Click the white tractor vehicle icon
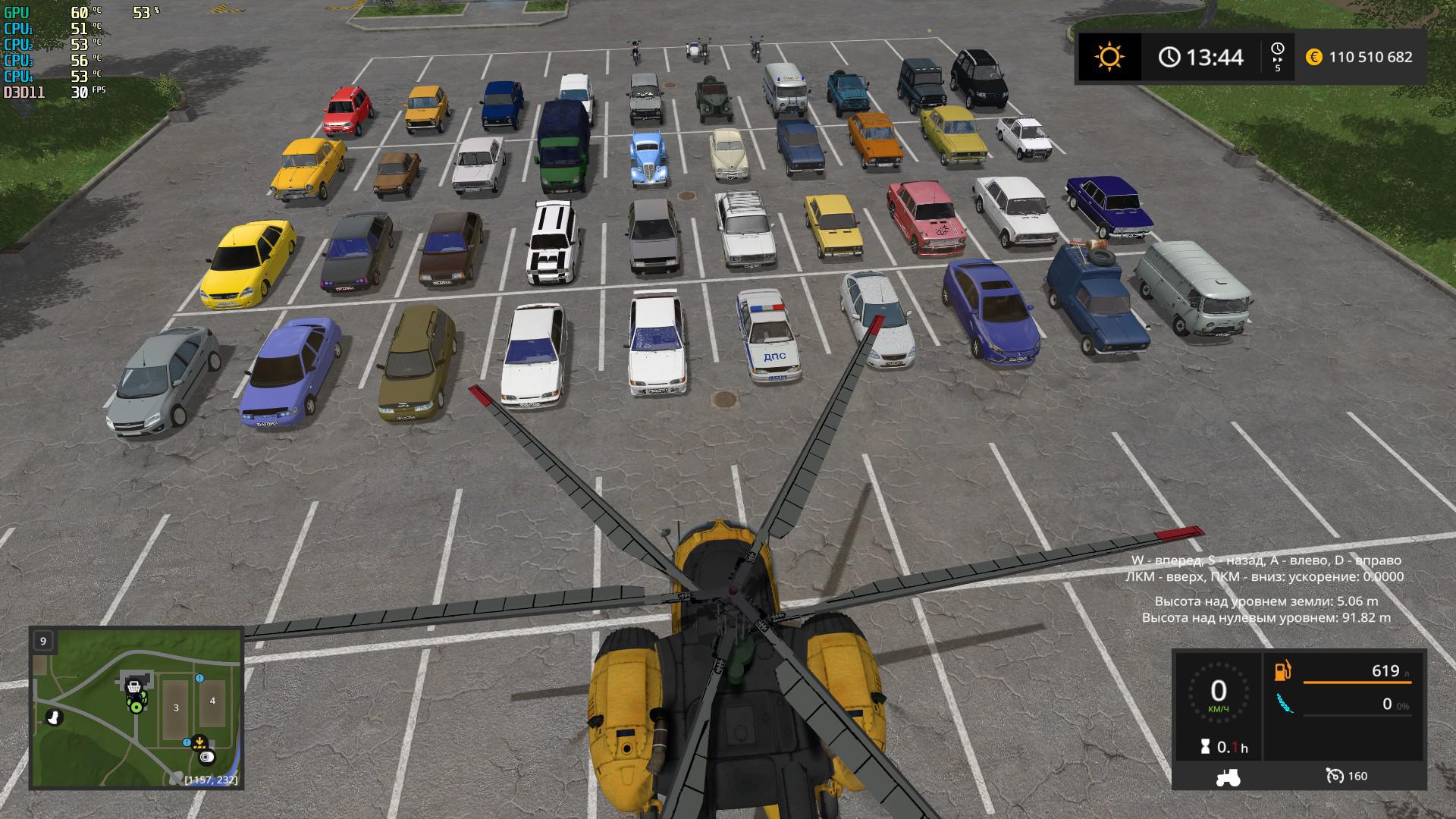Viewport: 1456px width, 819px height. 1227,776
